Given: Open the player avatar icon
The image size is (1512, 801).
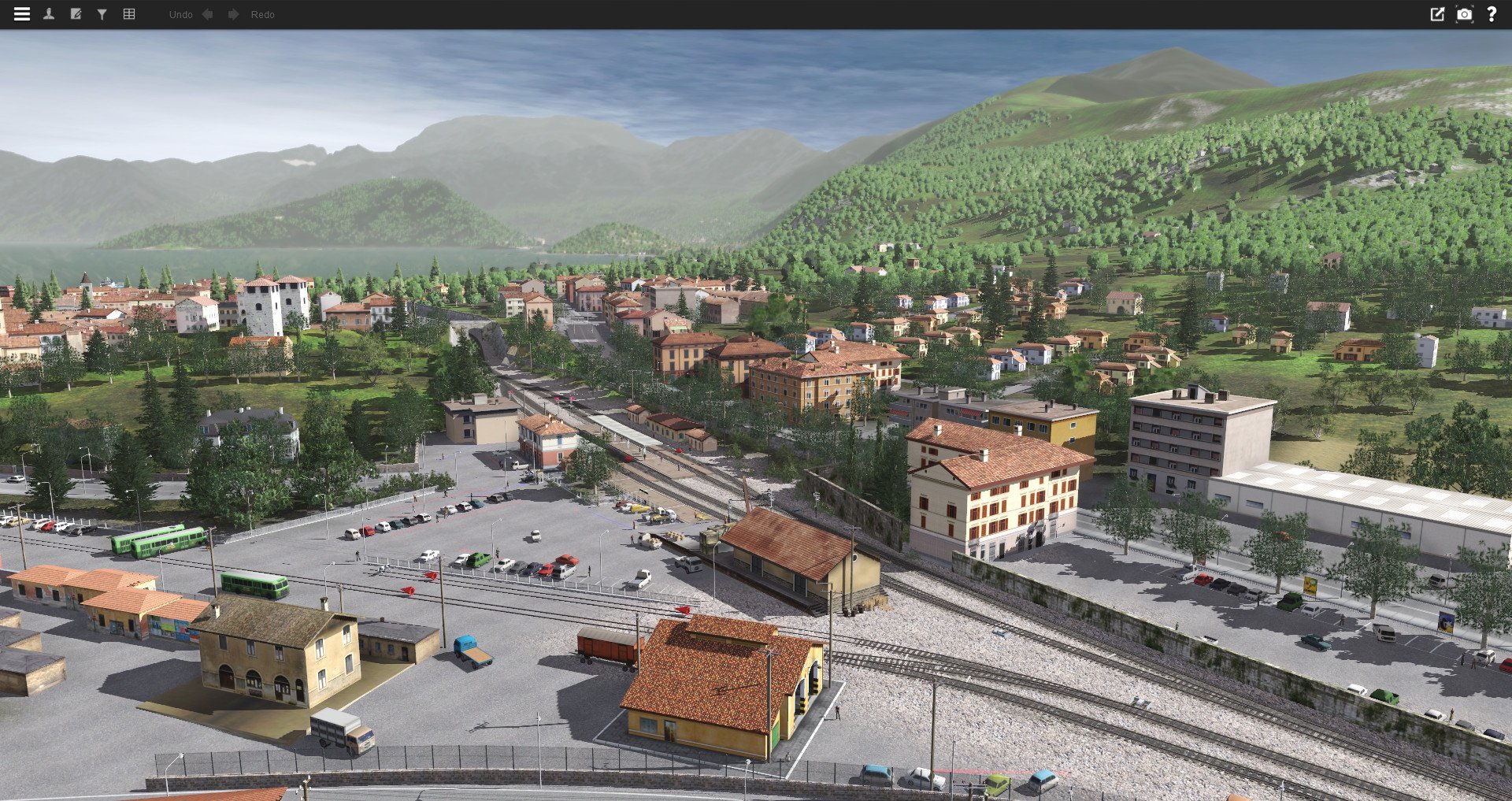Looking at the screenshot, I should pos(49,13).
